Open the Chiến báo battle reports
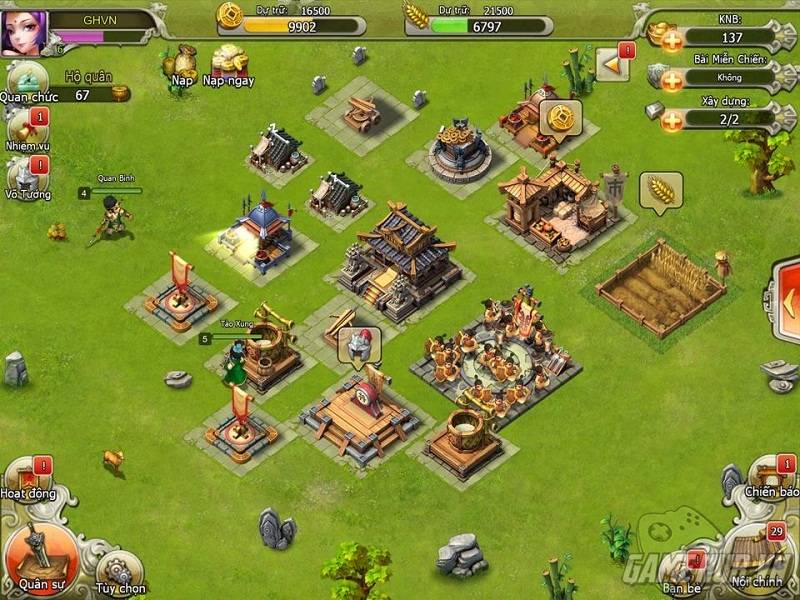The image size is (800, 600). pyautogui.click(x=772, y=479)
